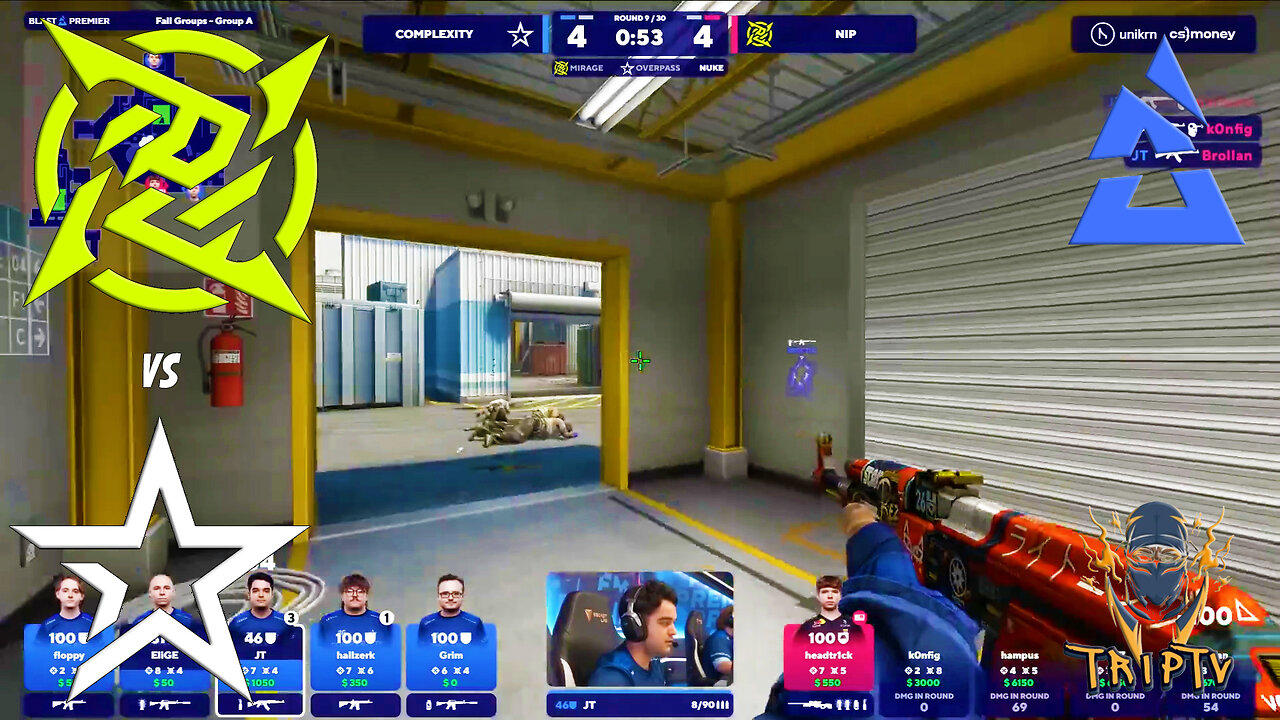Expand the round timer showing 0:53
1280x720 pixels.
point(637,38)
